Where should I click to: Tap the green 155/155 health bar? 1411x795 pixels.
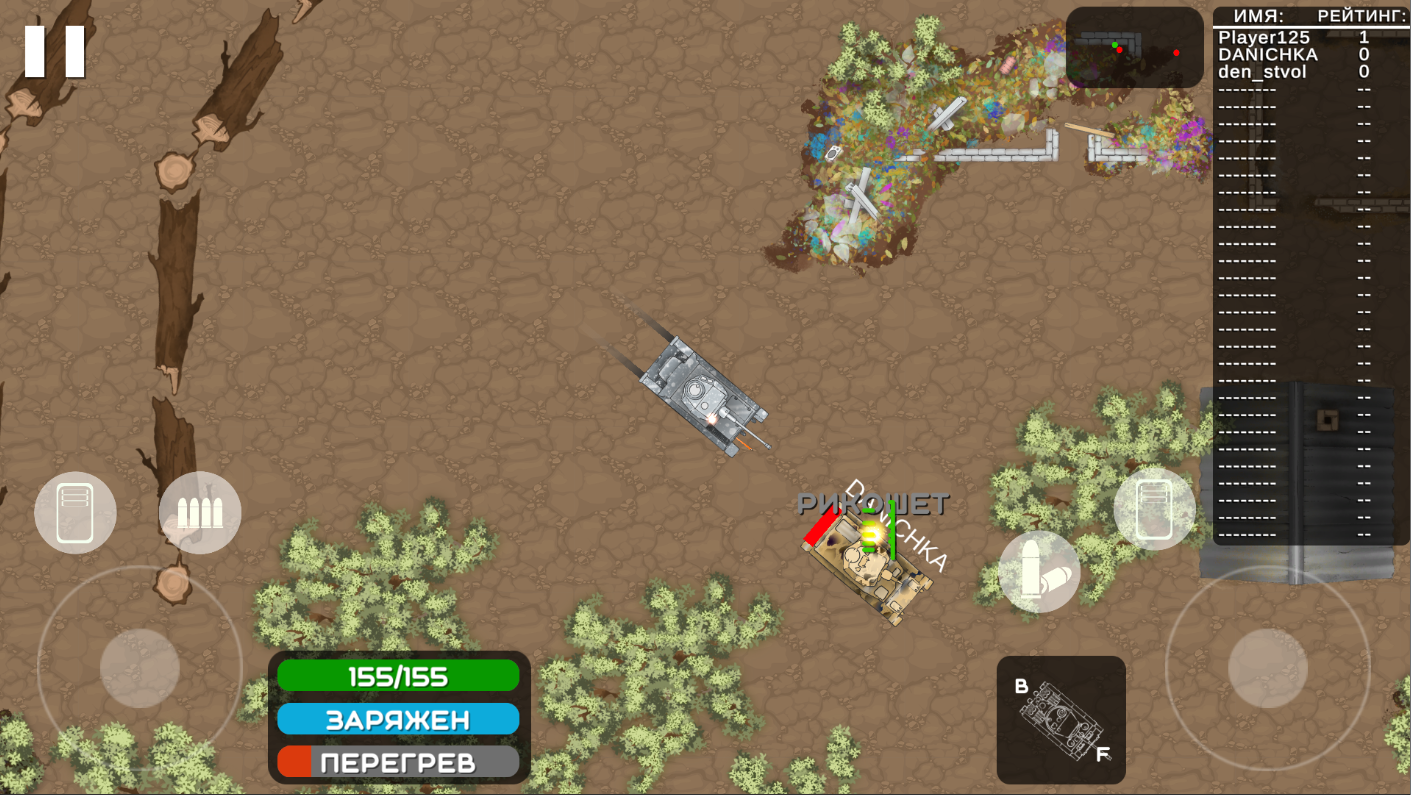pyautogui.click(x=398, y=676)
